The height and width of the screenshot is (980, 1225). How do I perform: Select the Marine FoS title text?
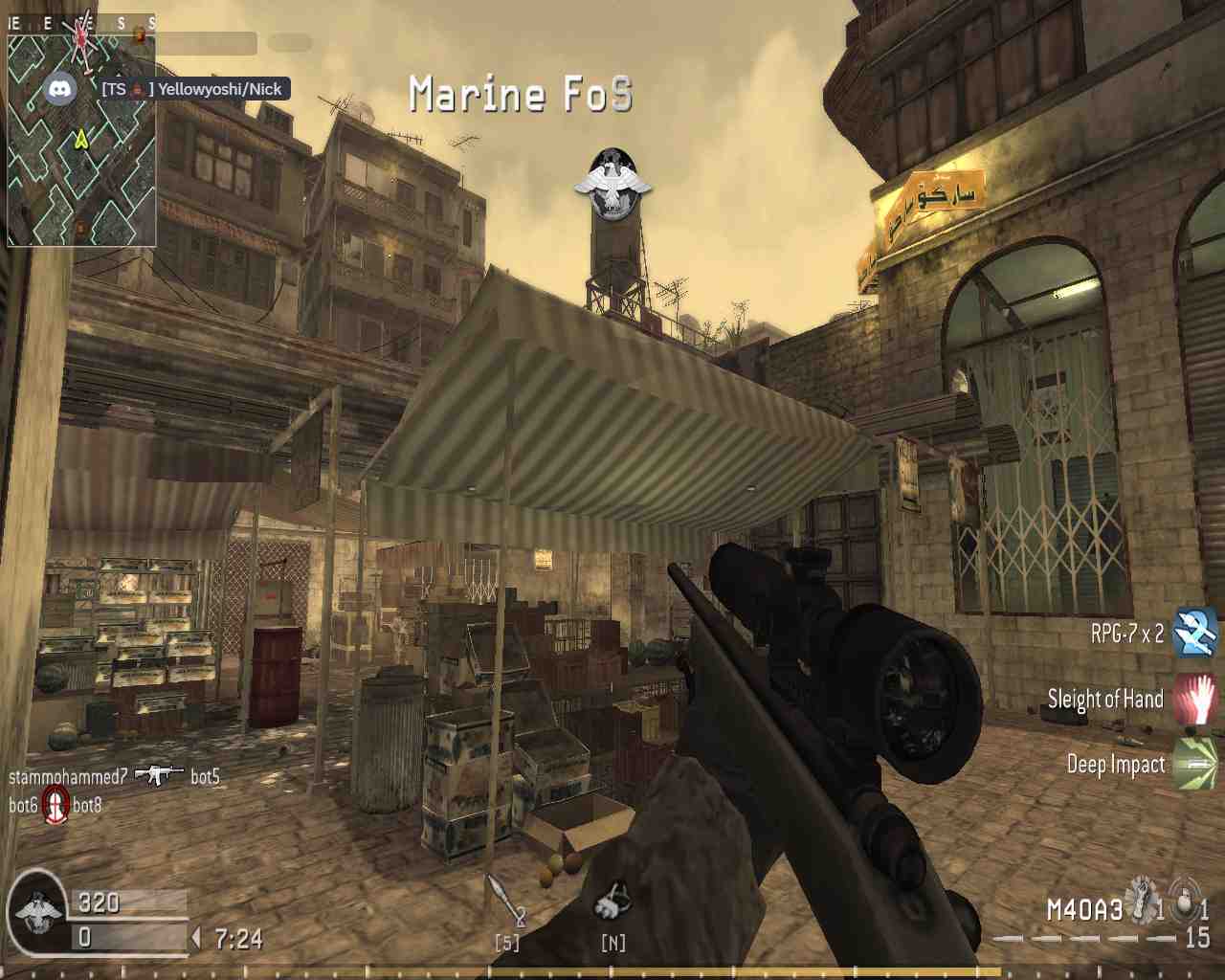pyautogui.click(x=522, y=95)
